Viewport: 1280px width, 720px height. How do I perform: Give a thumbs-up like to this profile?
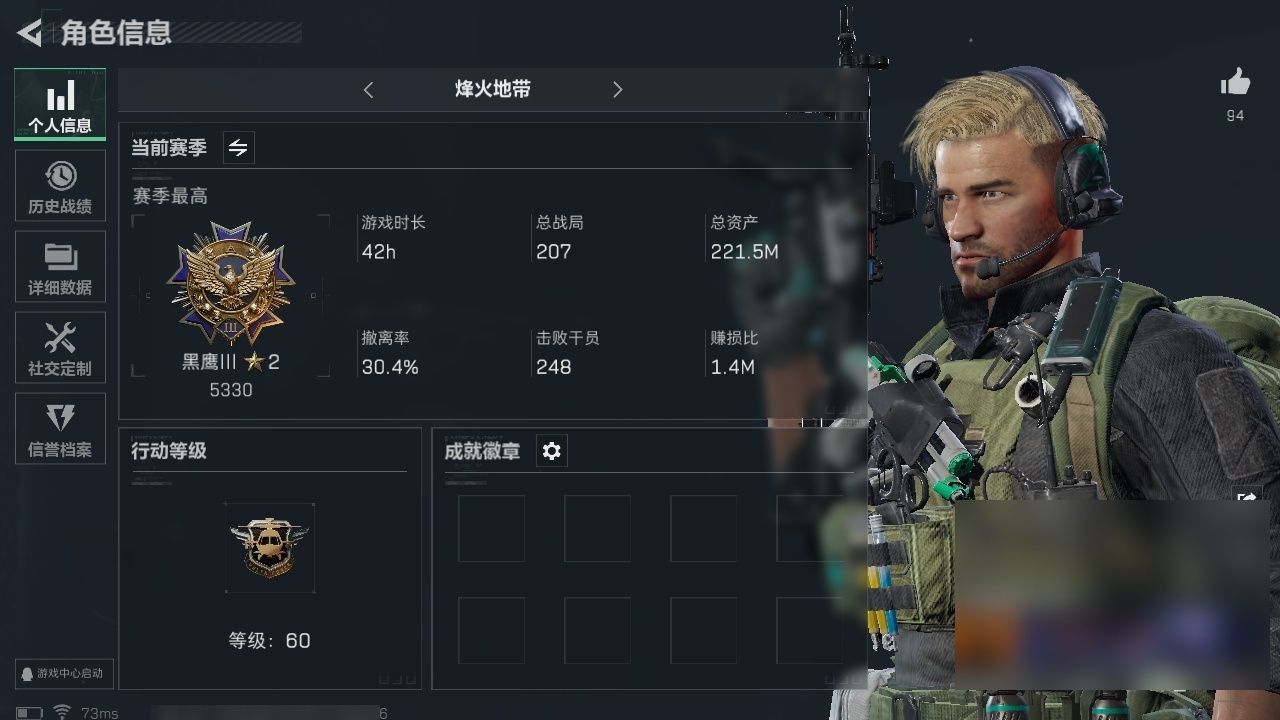click(x=1235, y=83)
